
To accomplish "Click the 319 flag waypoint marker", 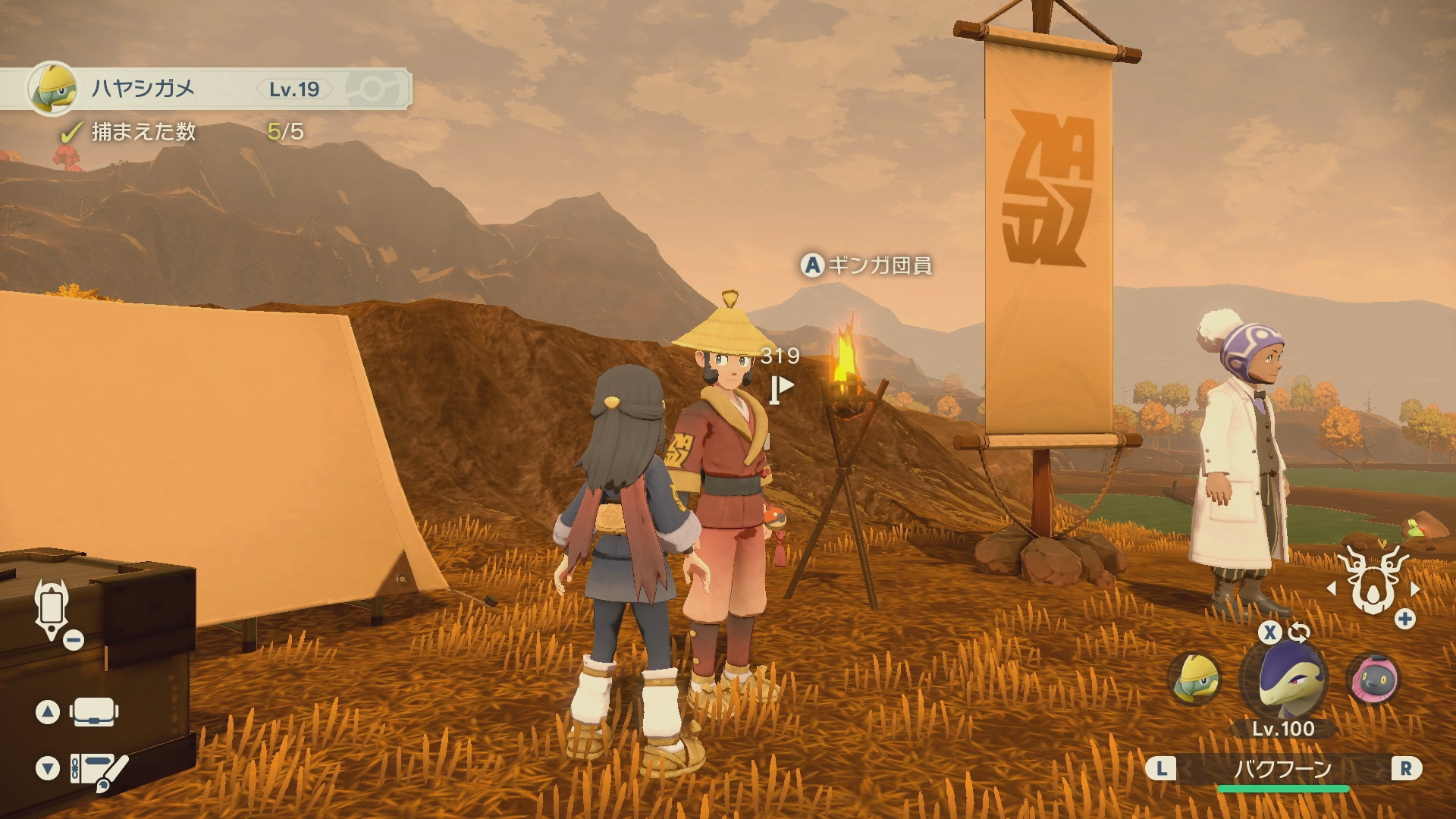I will tap(780, 388).
